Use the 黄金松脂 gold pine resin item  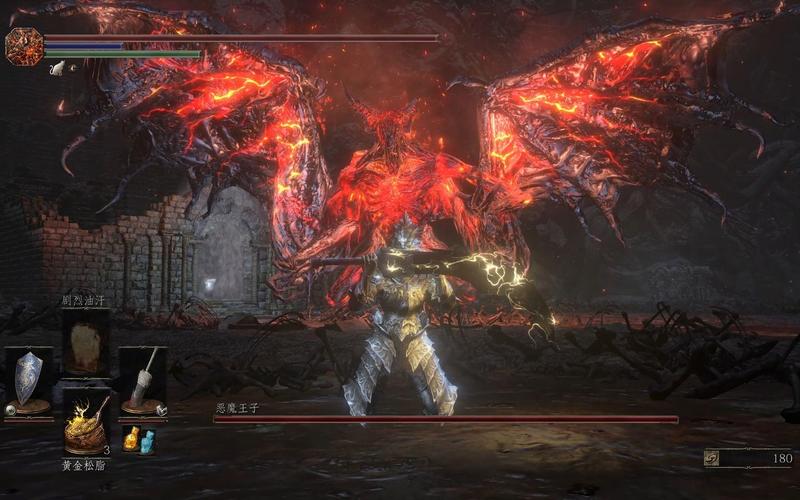pyautogui.click(x=86, y=427)
